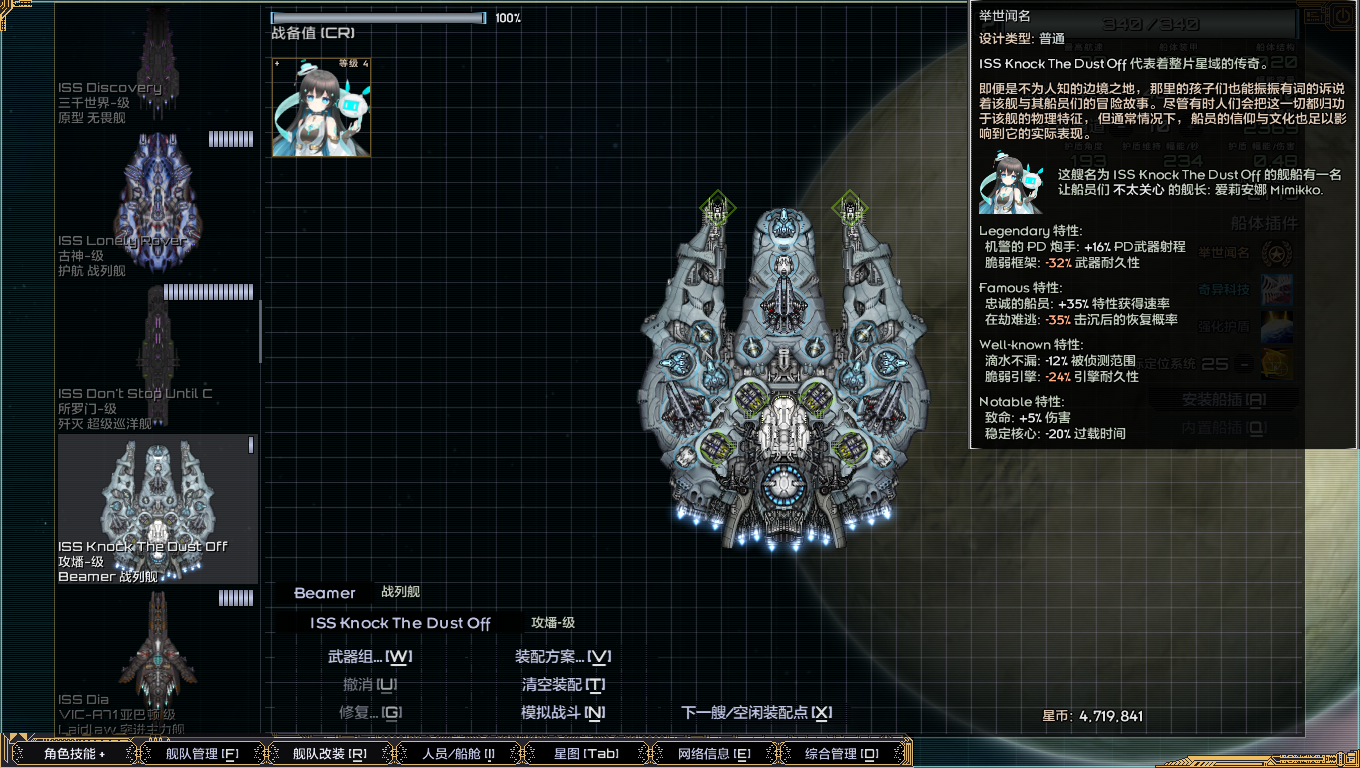1360x768 pixels.
Task: Open 装配方案 [V] loadout options
Action: coord(560,657)
